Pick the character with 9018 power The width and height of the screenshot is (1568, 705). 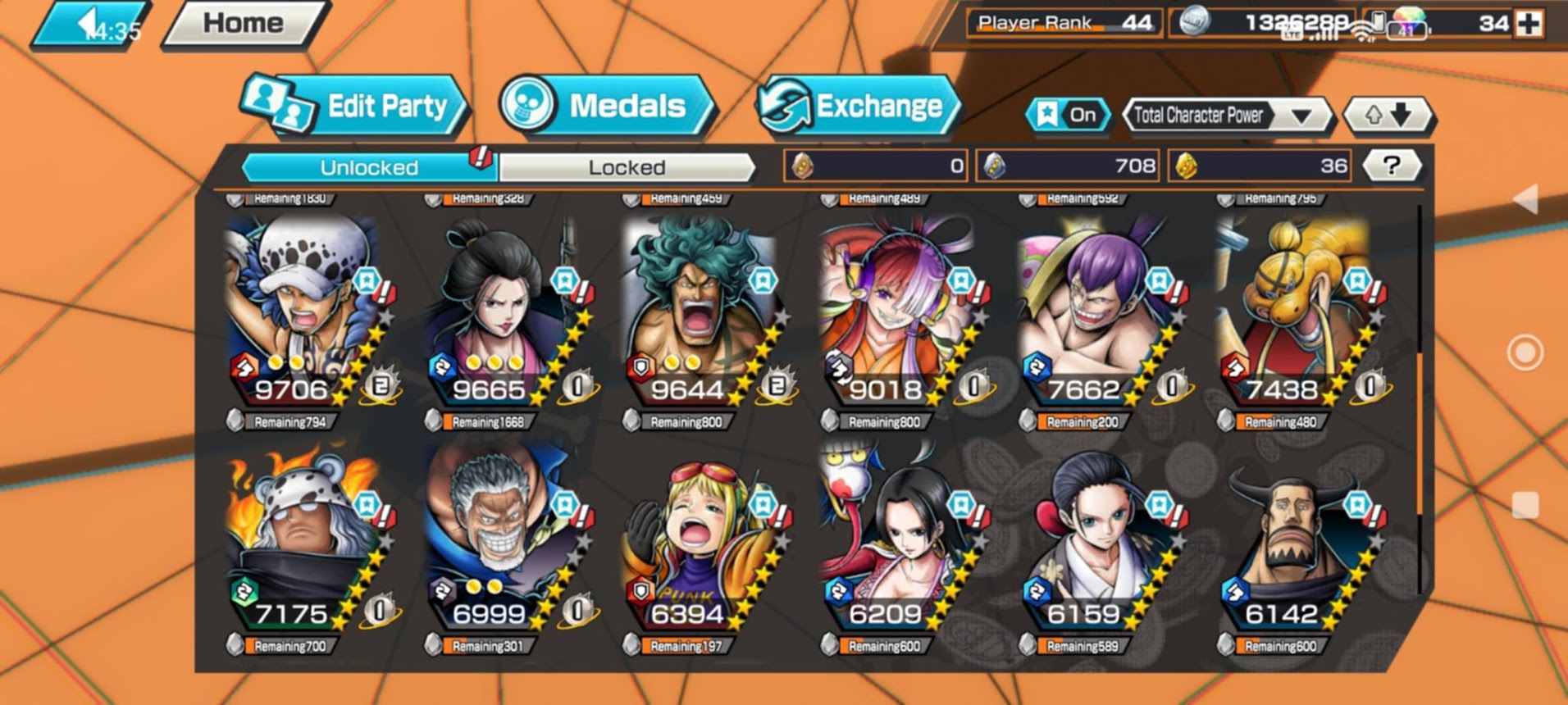(898, 312)
